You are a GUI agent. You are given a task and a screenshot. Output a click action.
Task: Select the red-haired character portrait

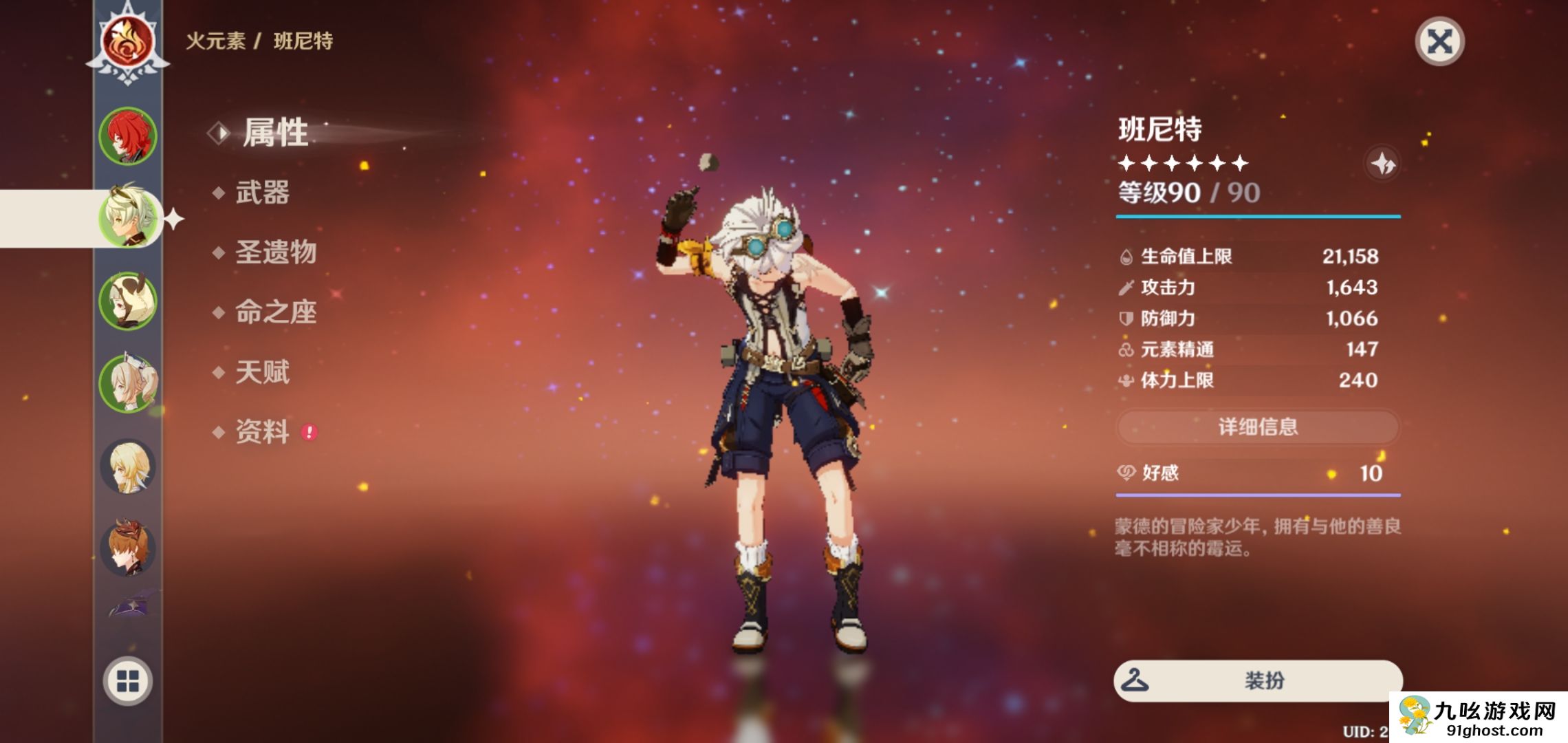click(128, 136)
